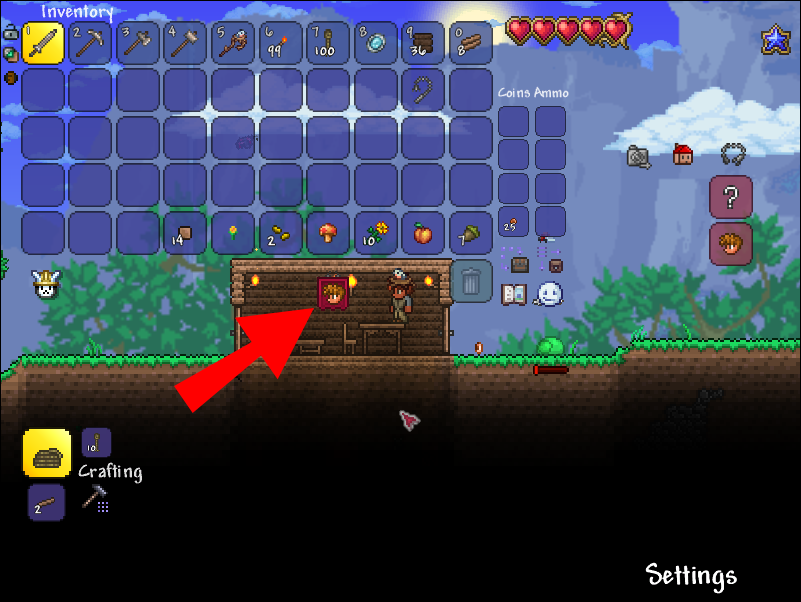Select the mushroom in the inventory
Screen dimensions: 801x602
coord(328,233)
